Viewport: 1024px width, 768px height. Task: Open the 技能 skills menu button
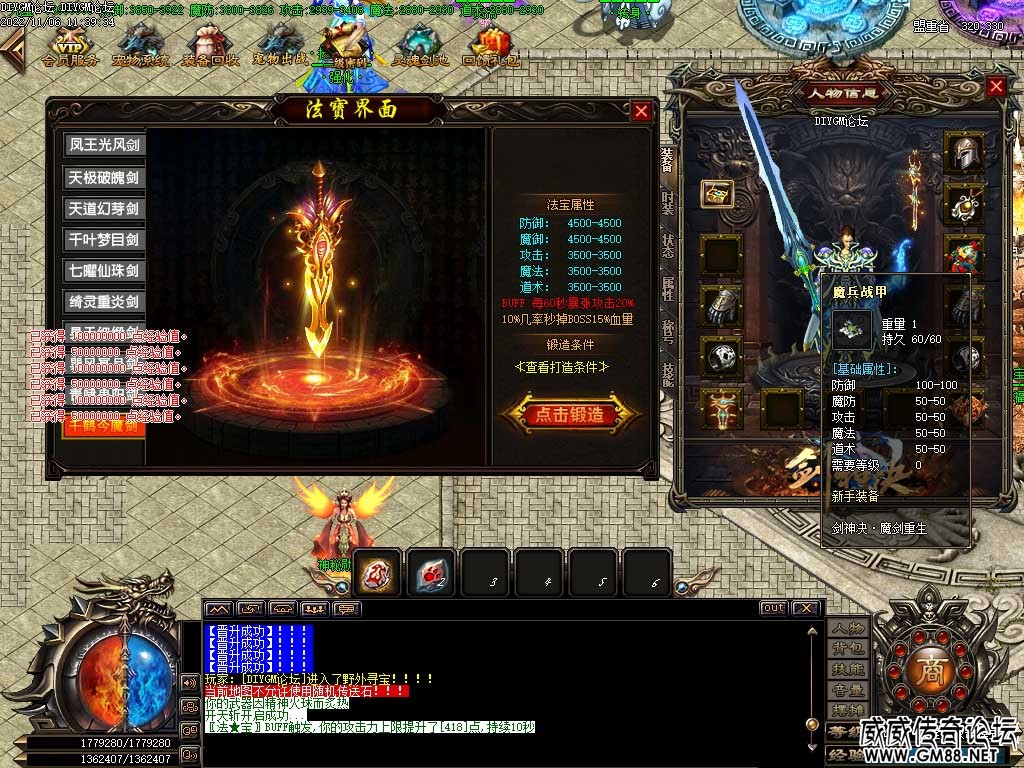coord(848,670)
